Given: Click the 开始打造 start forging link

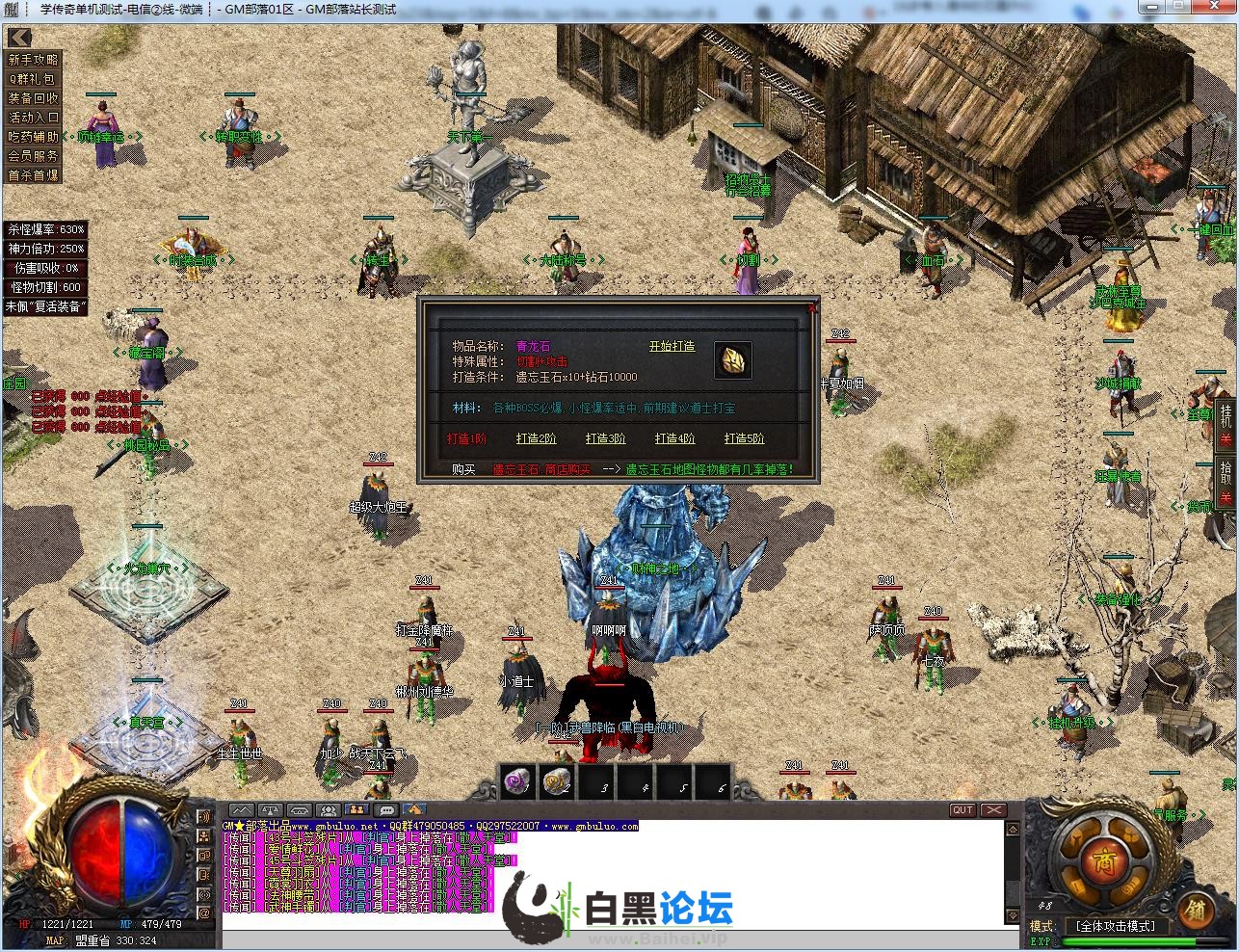Looking at the screenshot, I should click(672, 346).
